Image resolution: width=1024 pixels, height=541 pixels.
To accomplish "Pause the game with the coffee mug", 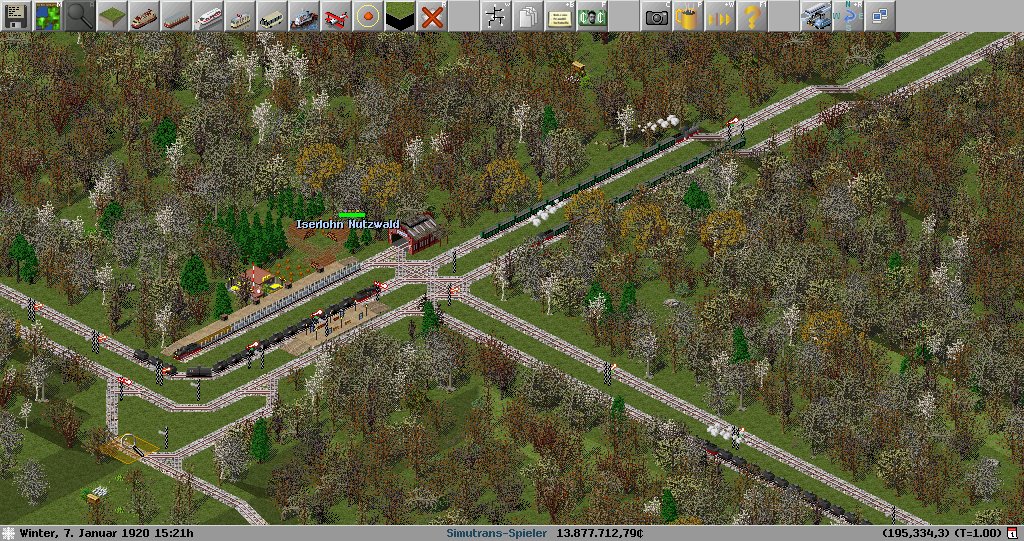I will tap(688, 16).
